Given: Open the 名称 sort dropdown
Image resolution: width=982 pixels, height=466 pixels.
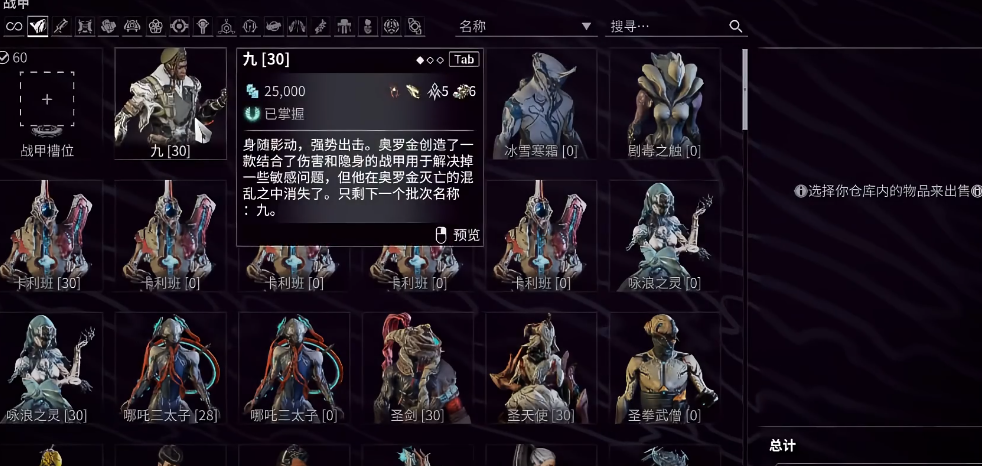Looking at the screenshot, I should tap(525, 26).
